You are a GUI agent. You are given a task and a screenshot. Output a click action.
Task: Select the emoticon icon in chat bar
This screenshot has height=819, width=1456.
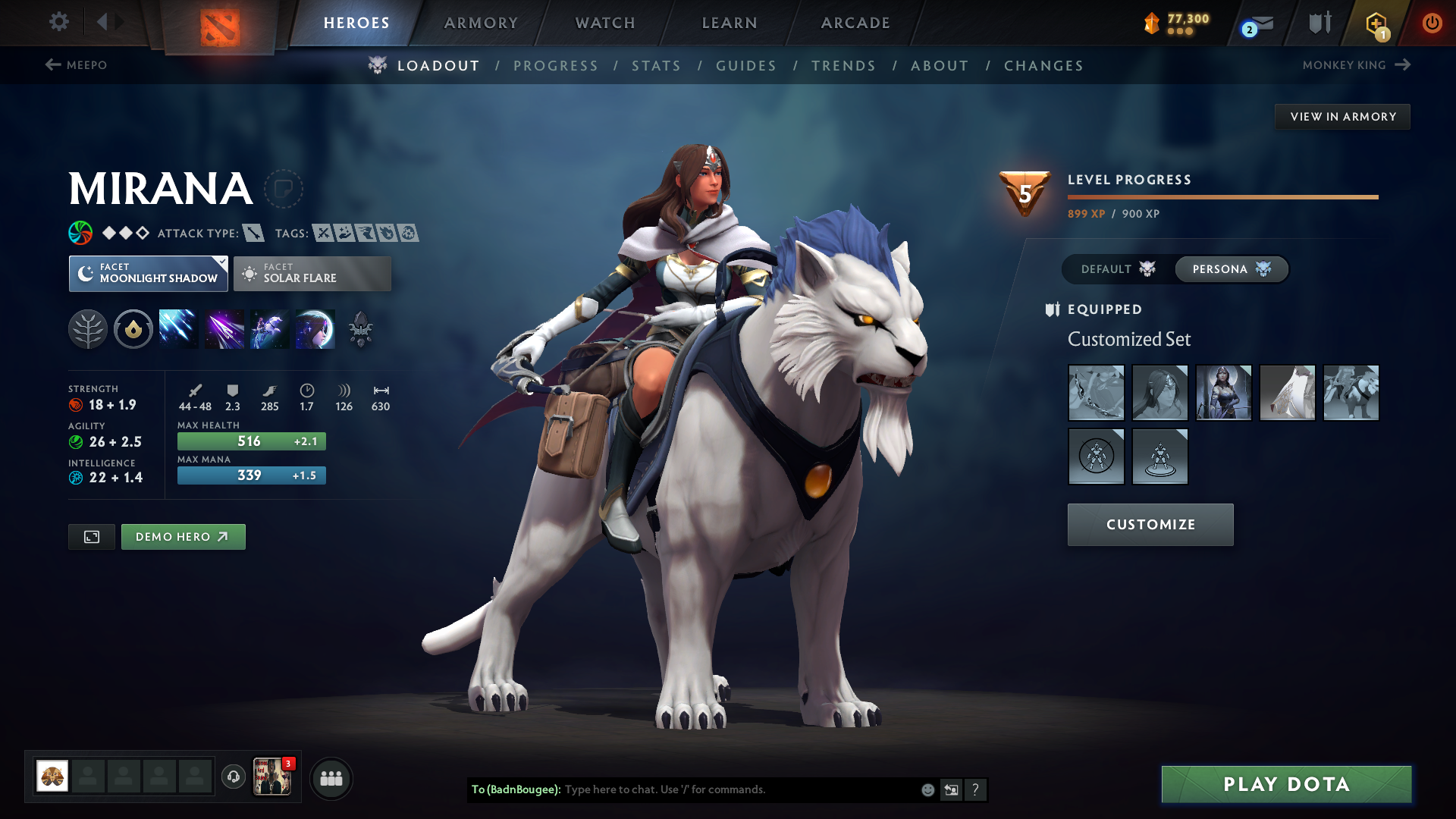pos(927,789)
